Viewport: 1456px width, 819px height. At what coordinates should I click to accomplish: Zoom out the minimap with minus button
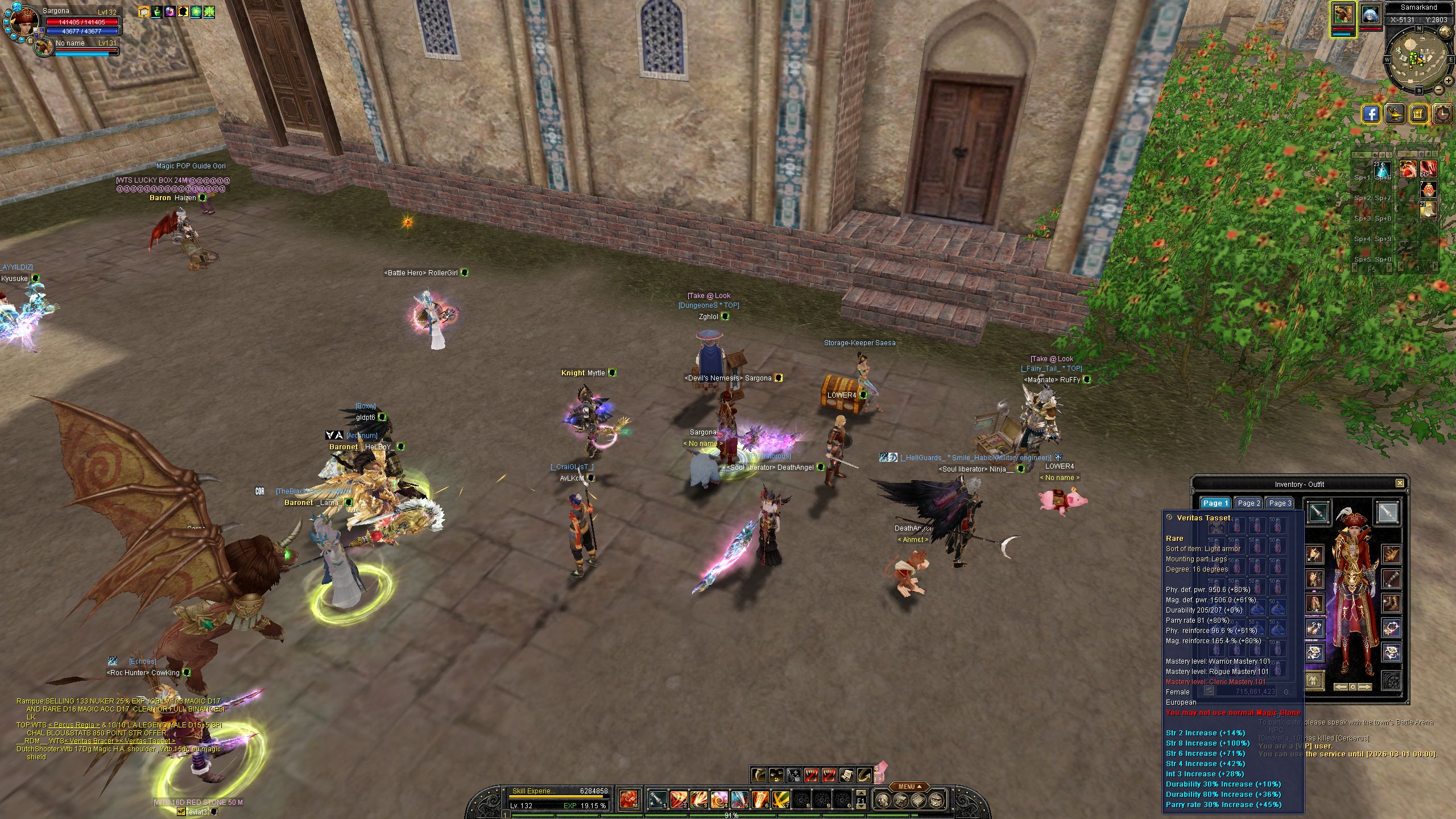point(1438,89)
